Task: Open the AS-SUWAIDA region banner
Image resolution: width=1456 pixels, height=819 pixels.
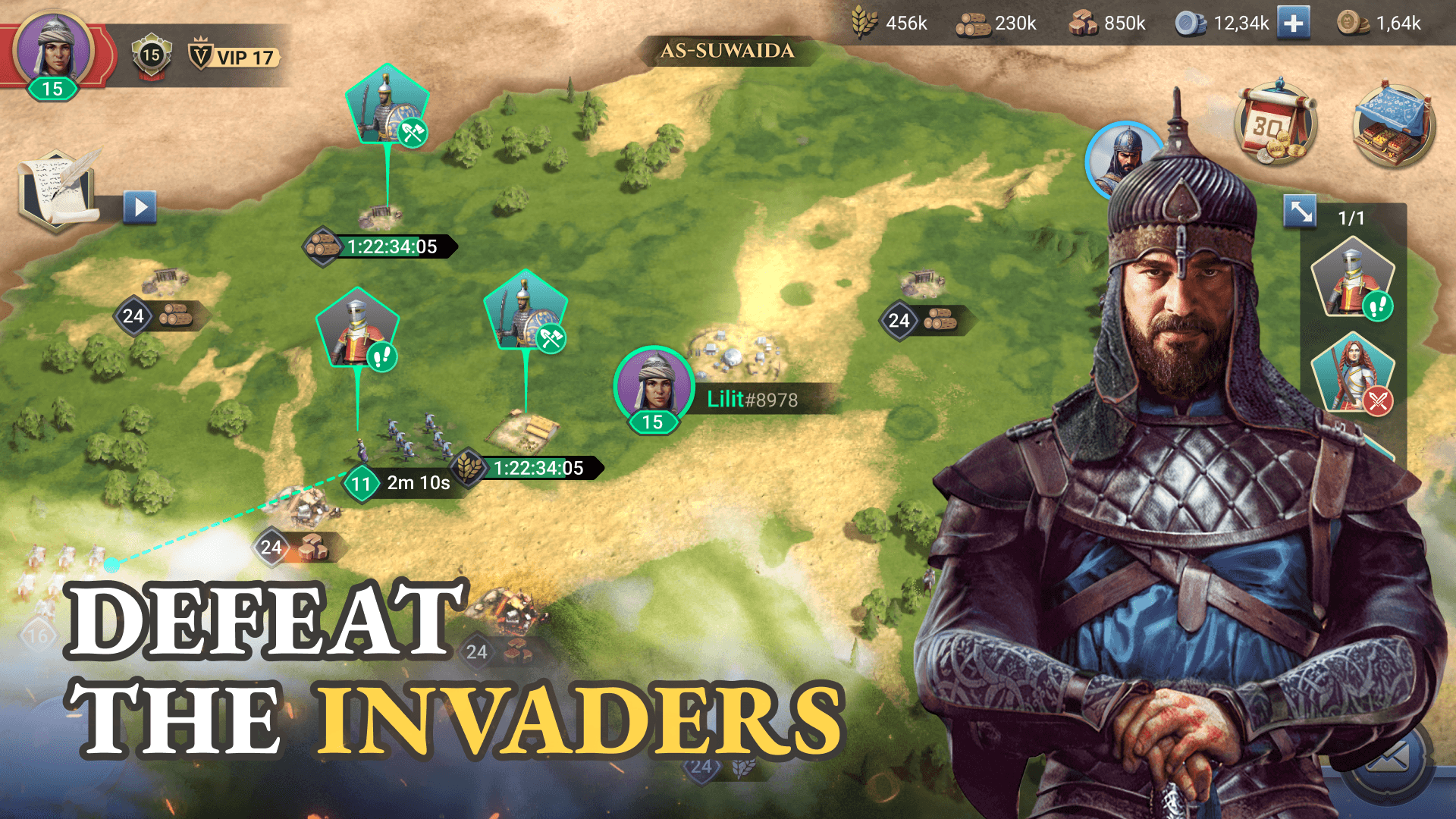Action: point(726,51)
